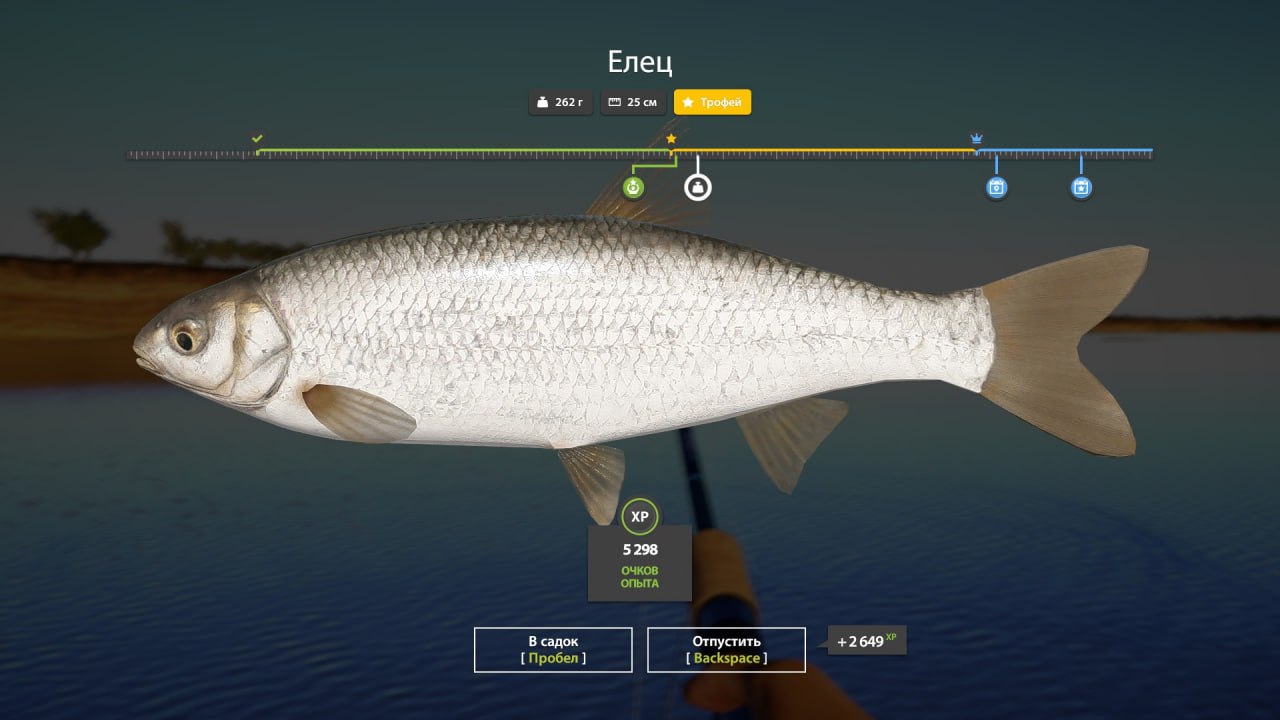Select the blue star marker on scale
The image size is (1280, 720).
(1080, 187)
